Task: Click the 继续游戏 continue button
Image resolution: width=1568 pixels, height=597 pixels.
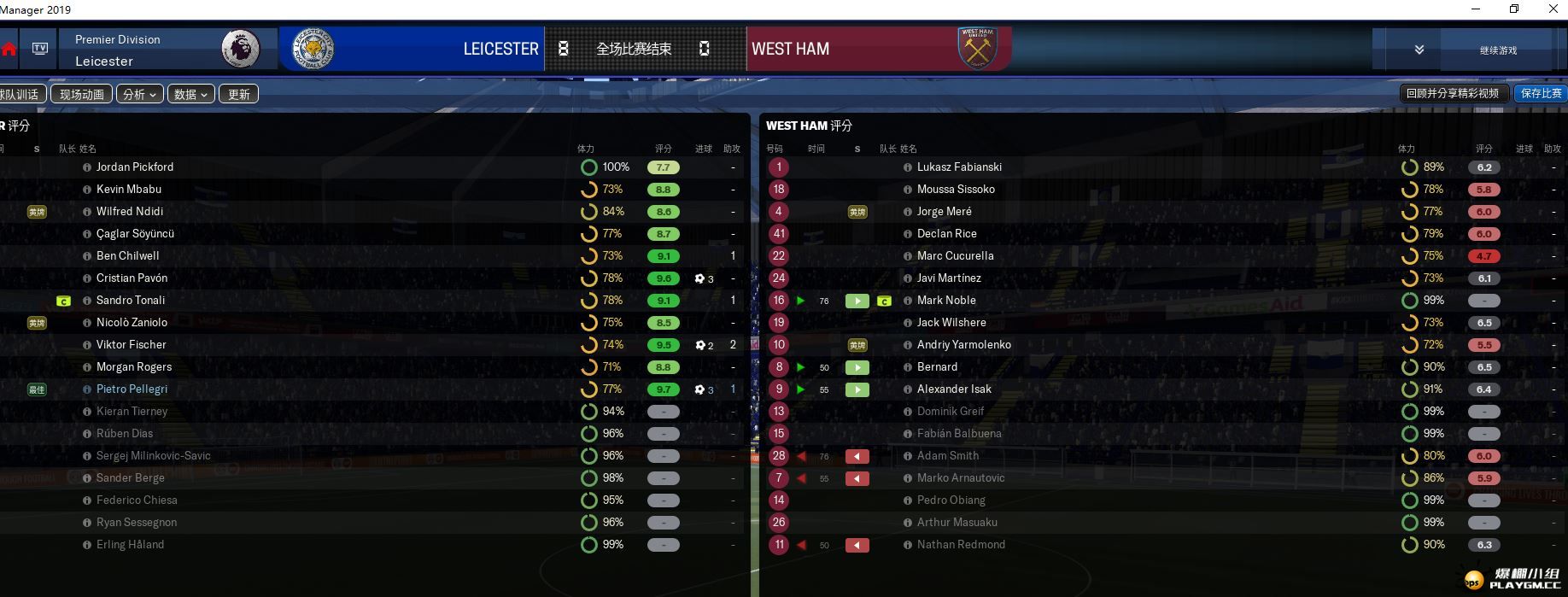Action: tap(1498, 50)
